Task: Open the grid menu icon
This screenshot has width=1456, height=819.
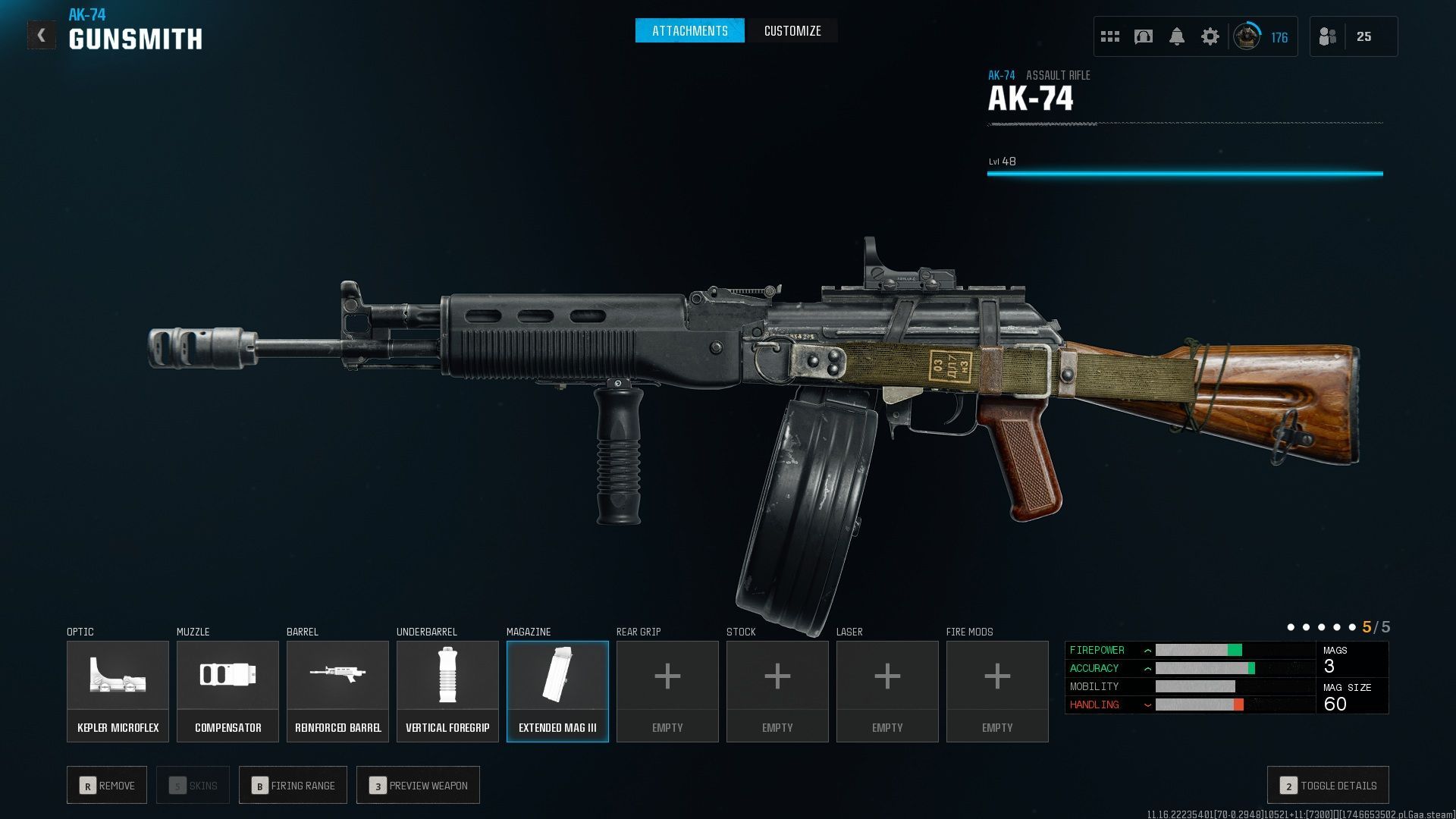Action: coord(1110,36)
